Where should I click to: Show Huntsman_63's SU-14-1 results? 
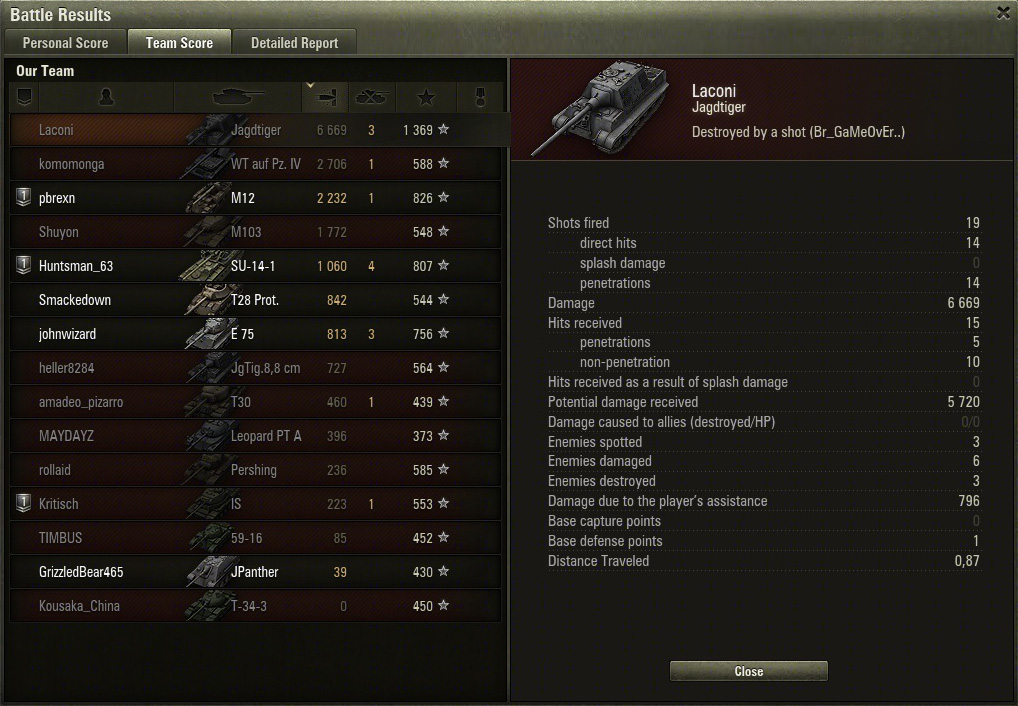tap(255, 266)
